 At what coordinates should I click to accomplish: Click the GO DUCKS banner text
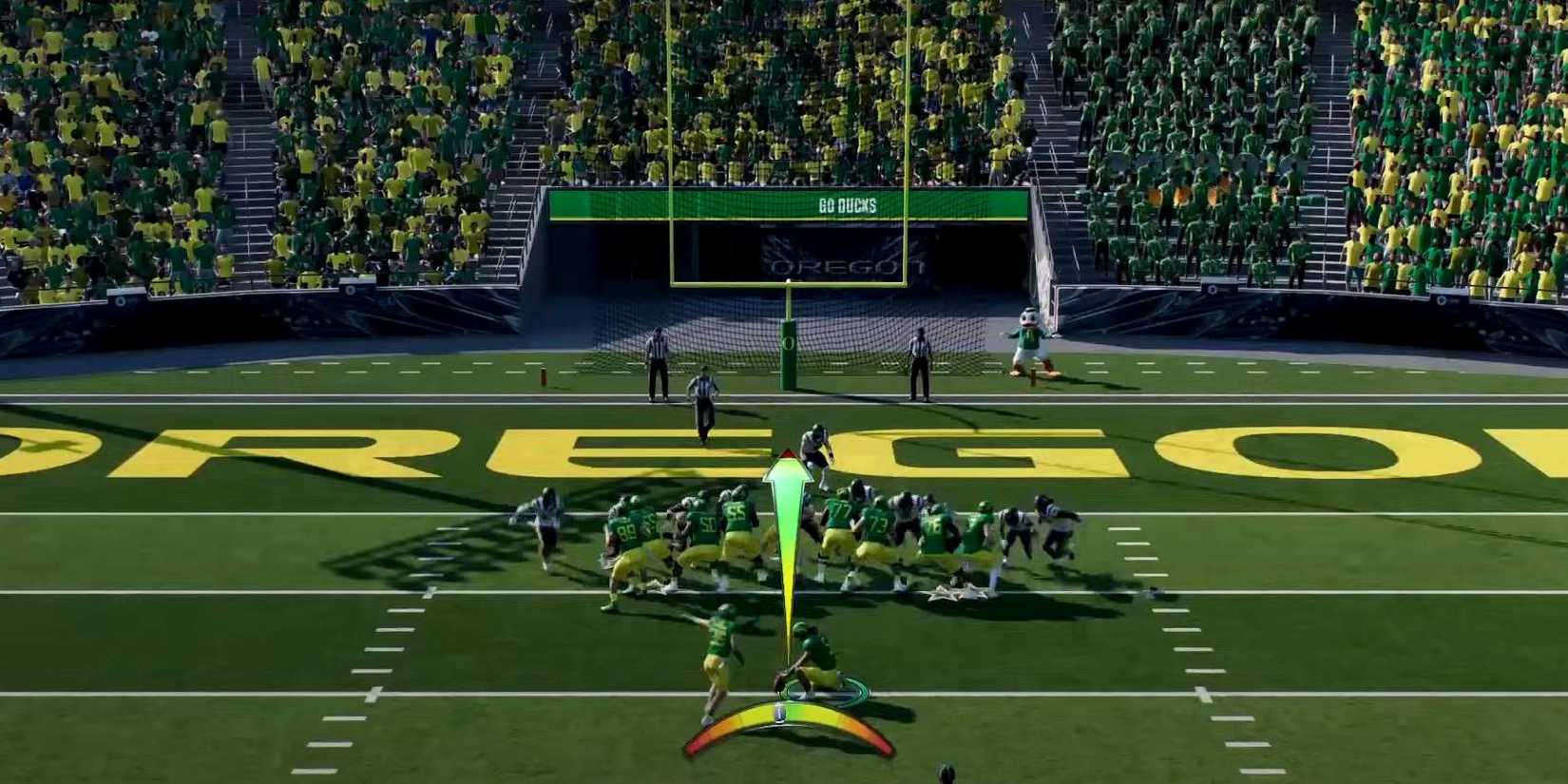[846, 202]
